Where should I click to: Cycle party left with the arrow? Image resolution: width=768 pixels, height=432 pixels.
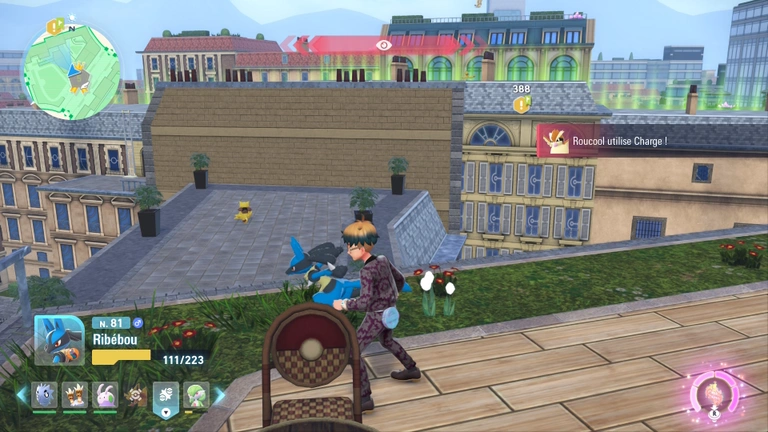[21, 395]
